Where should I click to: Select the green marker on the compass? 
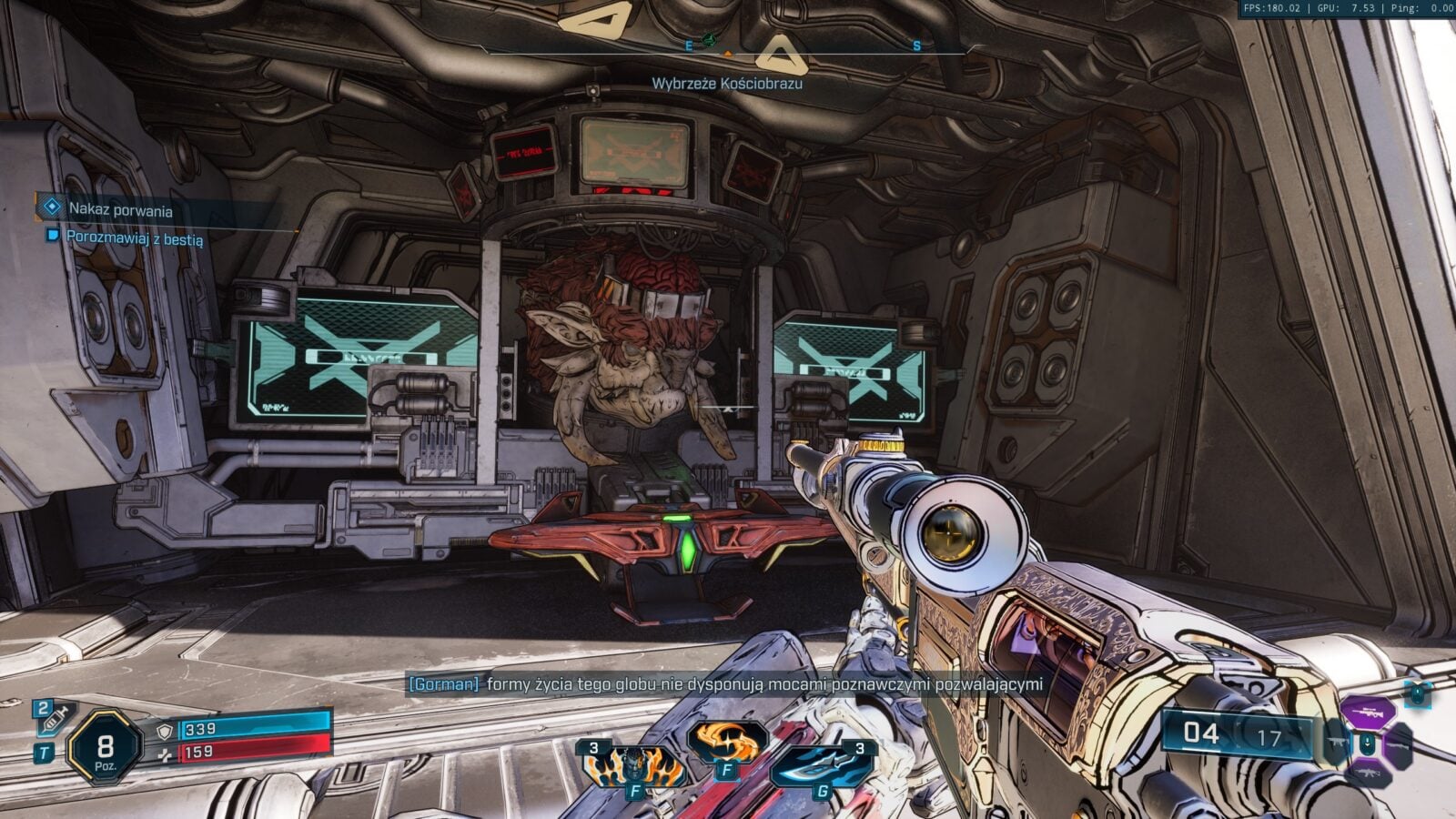709,40
